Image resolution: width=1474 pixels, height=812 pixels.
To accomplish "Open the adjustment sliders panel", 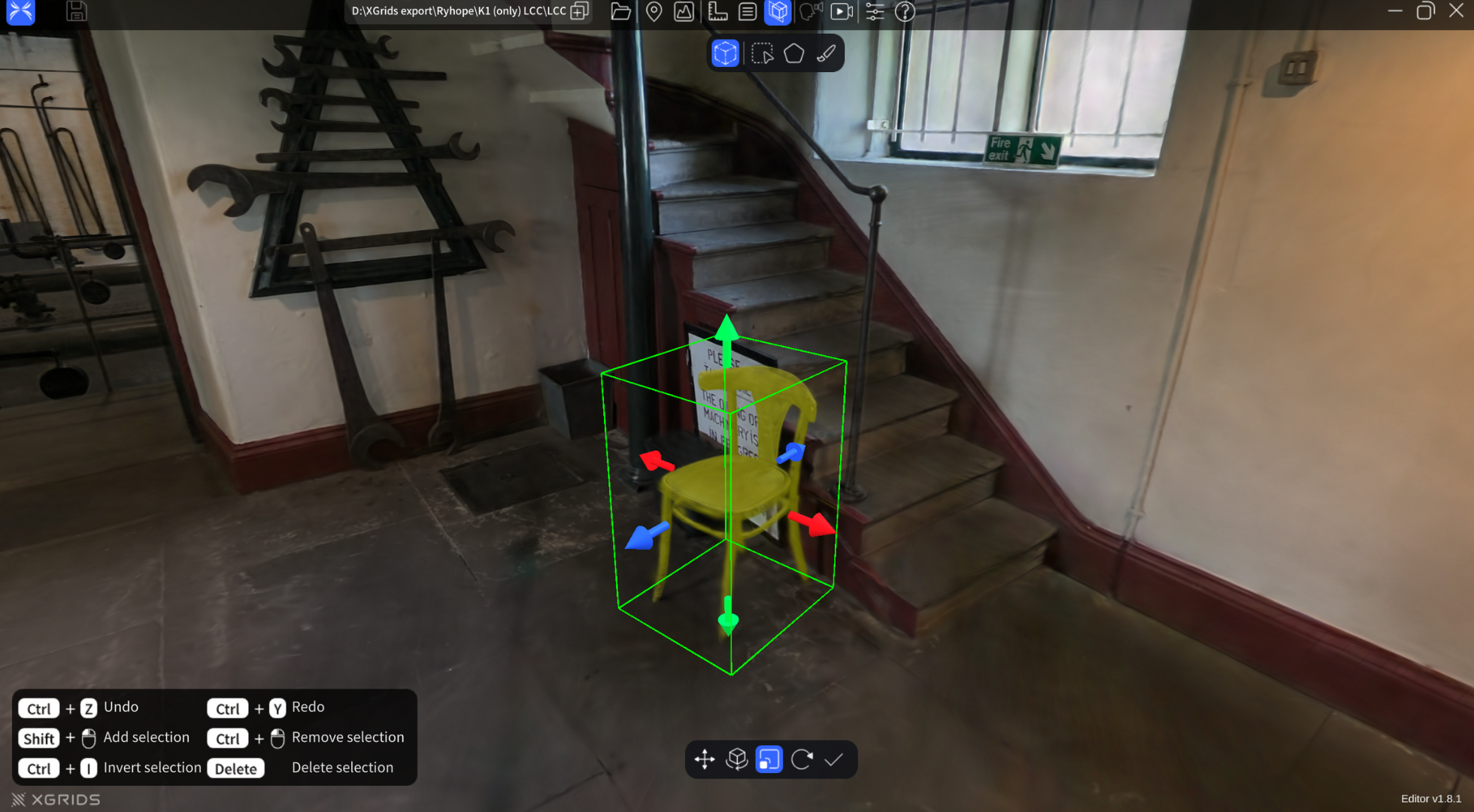I will pos(875,12).
